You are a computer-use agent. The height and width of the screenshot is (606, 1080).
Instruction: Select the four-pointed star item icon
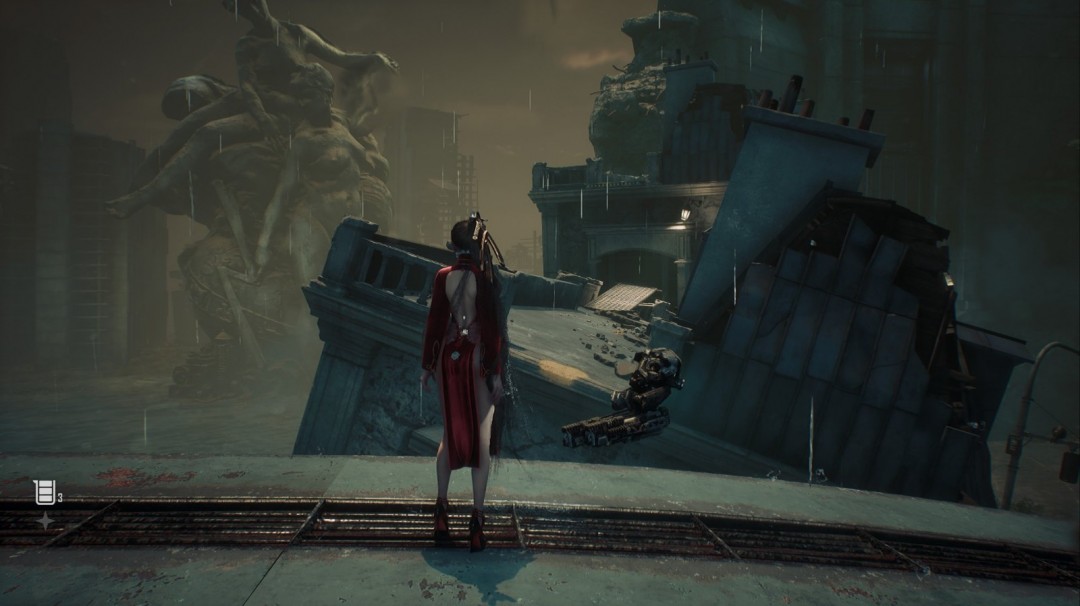pos(45,520)
